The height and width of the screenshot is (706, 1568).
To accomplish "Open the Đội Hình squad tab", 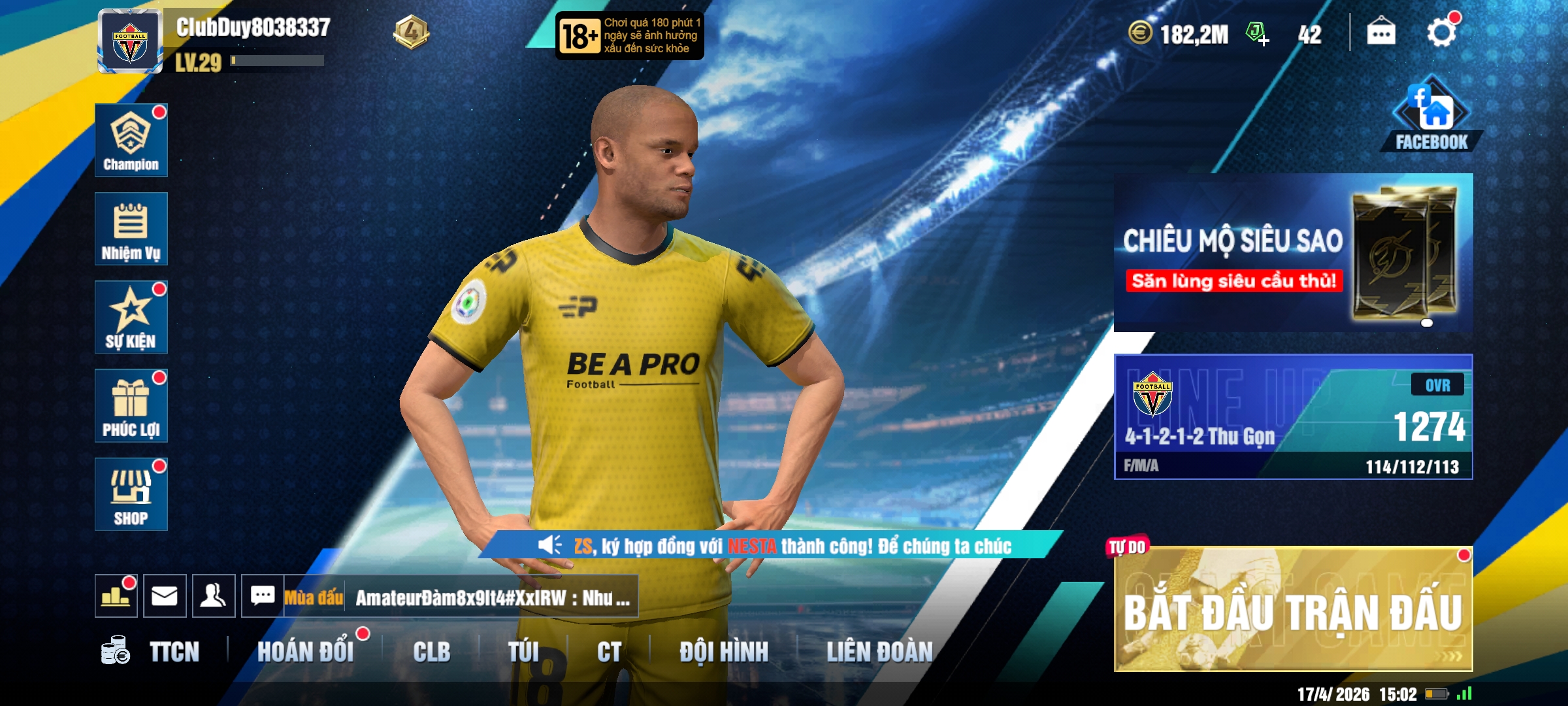I will [x=723, y=652].
